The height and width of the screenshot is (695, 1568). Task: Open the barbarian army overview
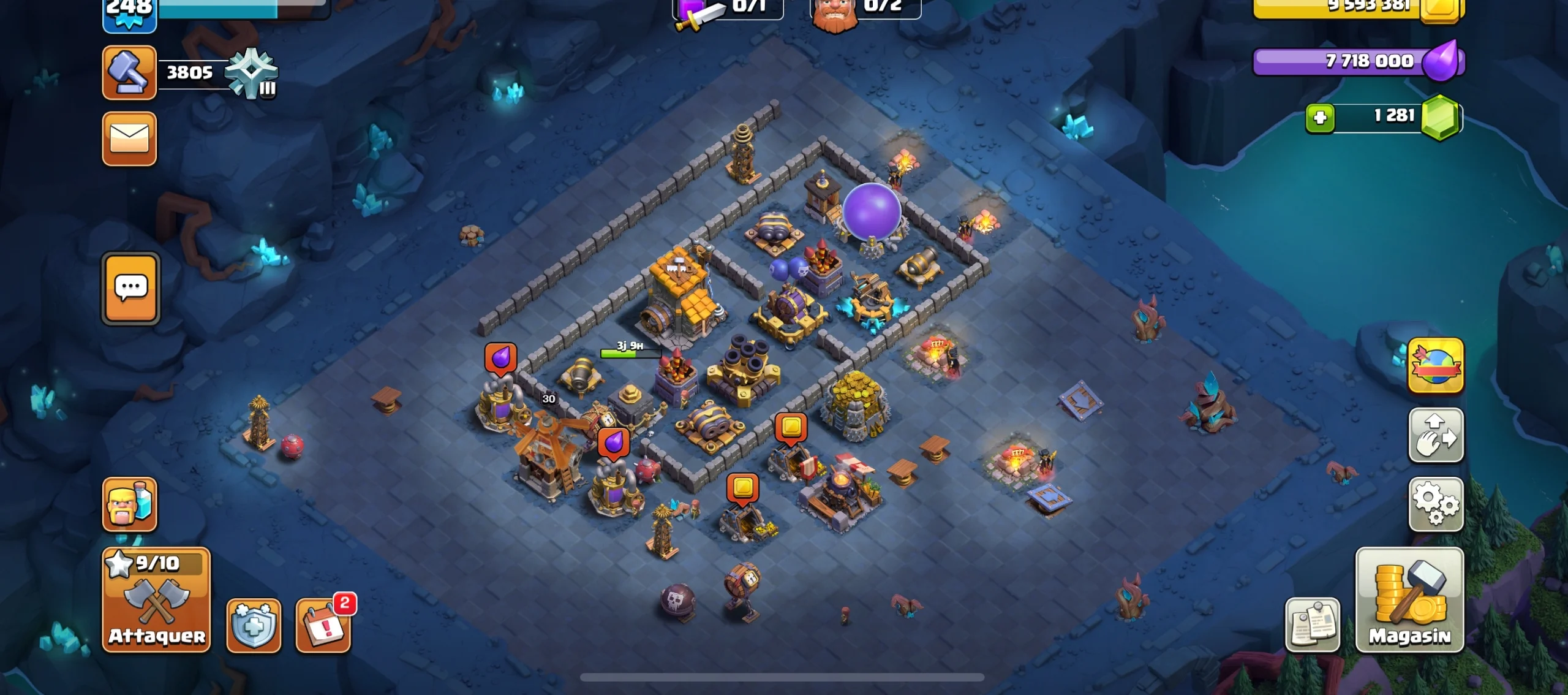coord(129,504)
